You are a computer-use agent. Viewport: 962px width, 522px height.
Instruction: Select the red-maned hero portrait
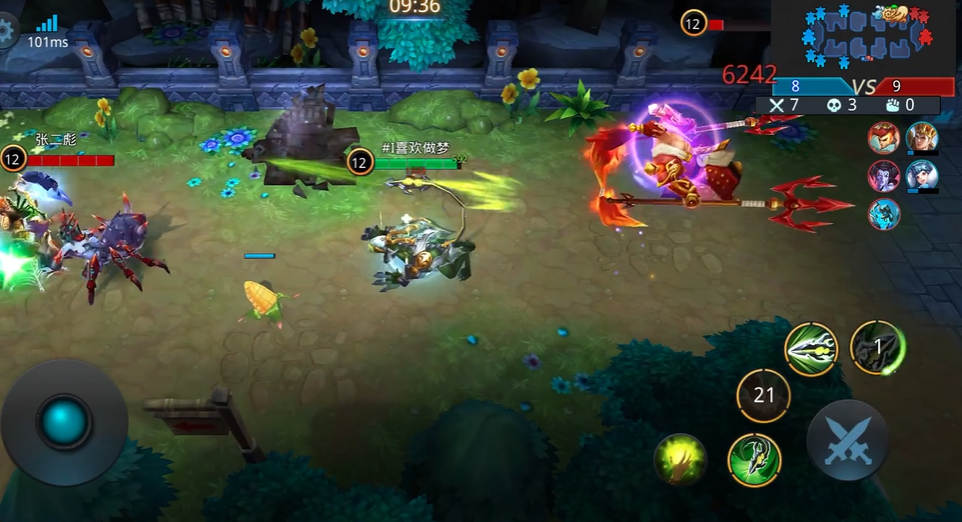[883, 138]
